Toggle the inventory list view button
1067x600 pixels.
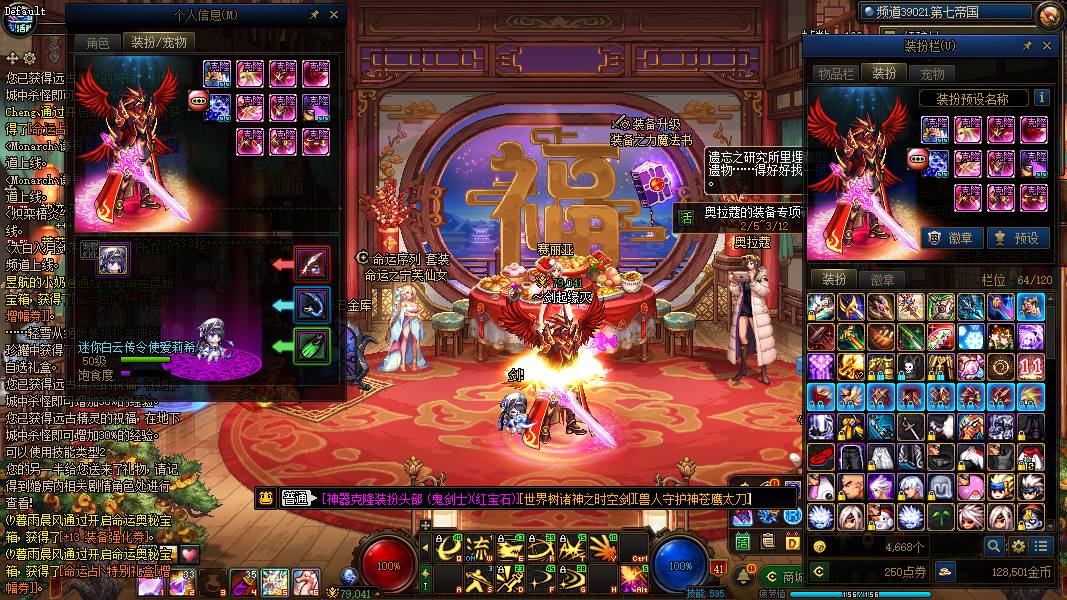1042,546
